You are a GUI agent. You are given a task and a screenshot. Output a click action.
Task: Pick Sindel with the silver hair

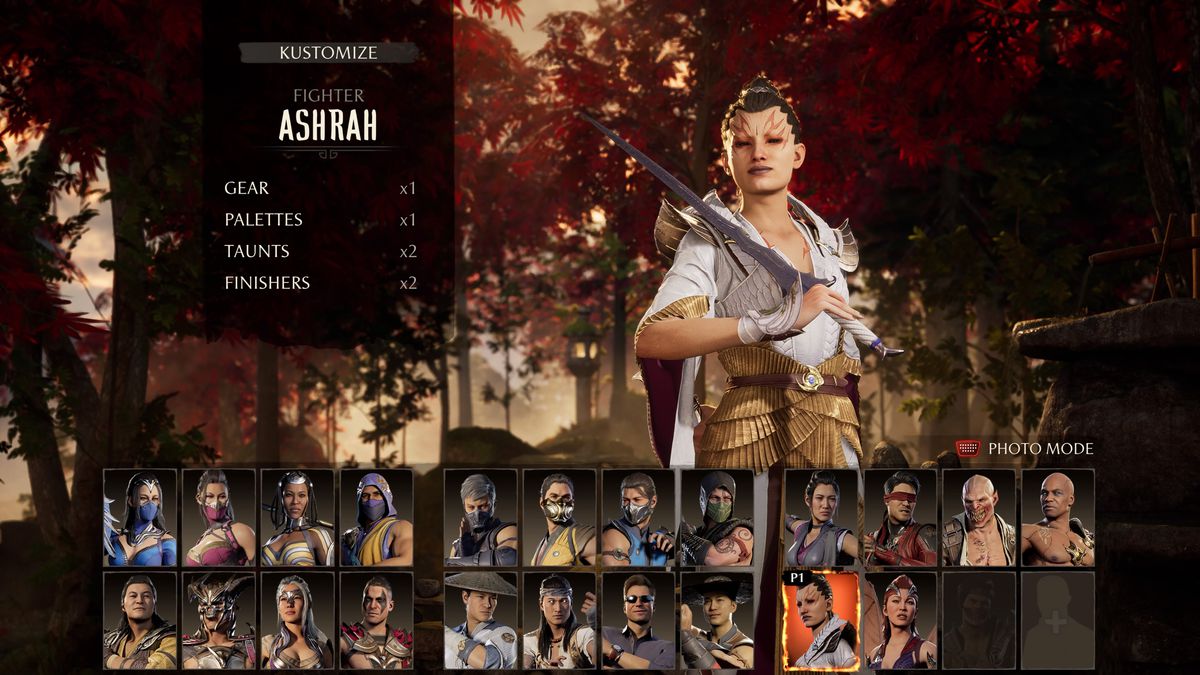coord(297,620)
